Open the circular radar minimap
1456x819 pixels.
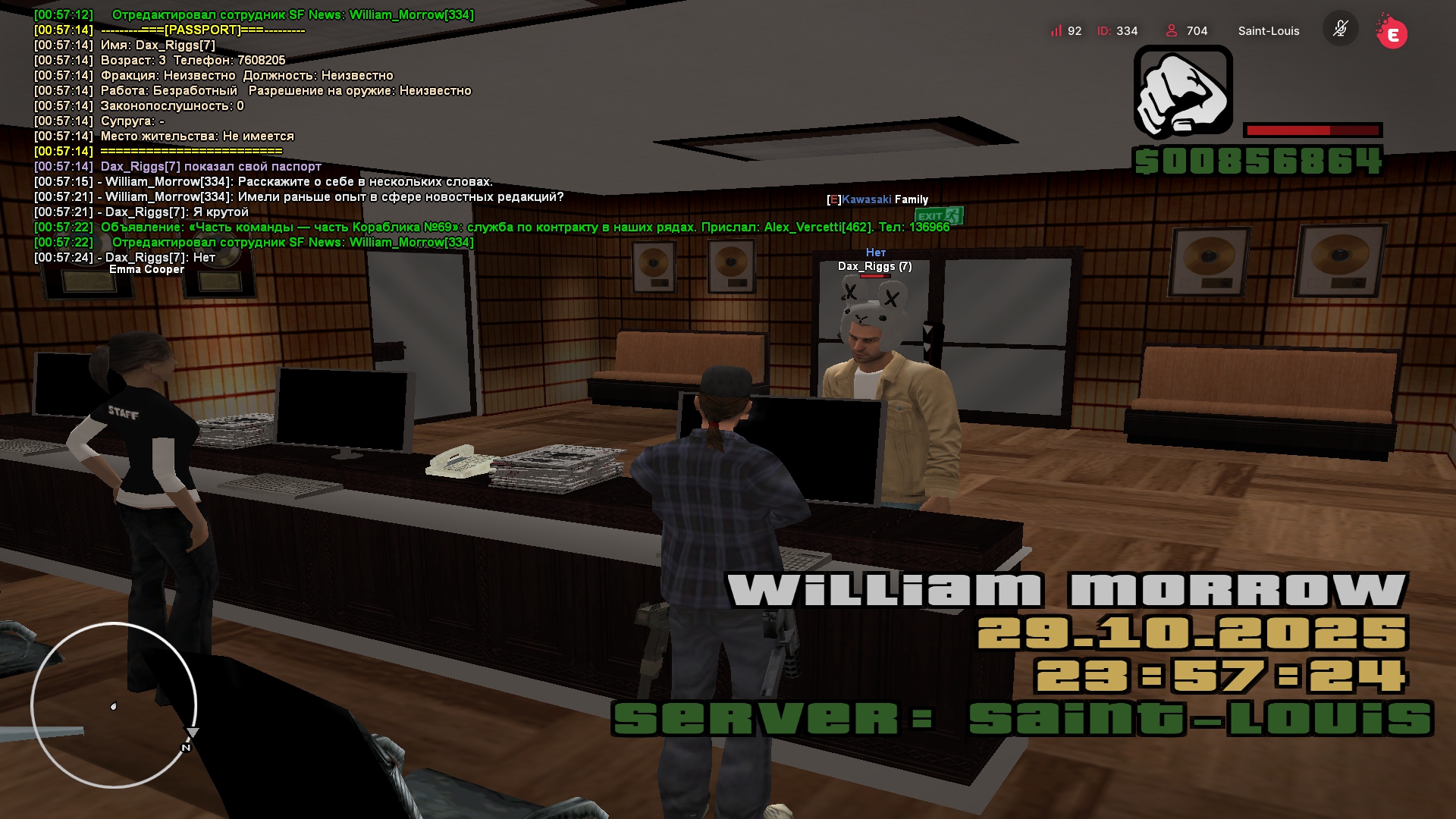pos(114,705)
